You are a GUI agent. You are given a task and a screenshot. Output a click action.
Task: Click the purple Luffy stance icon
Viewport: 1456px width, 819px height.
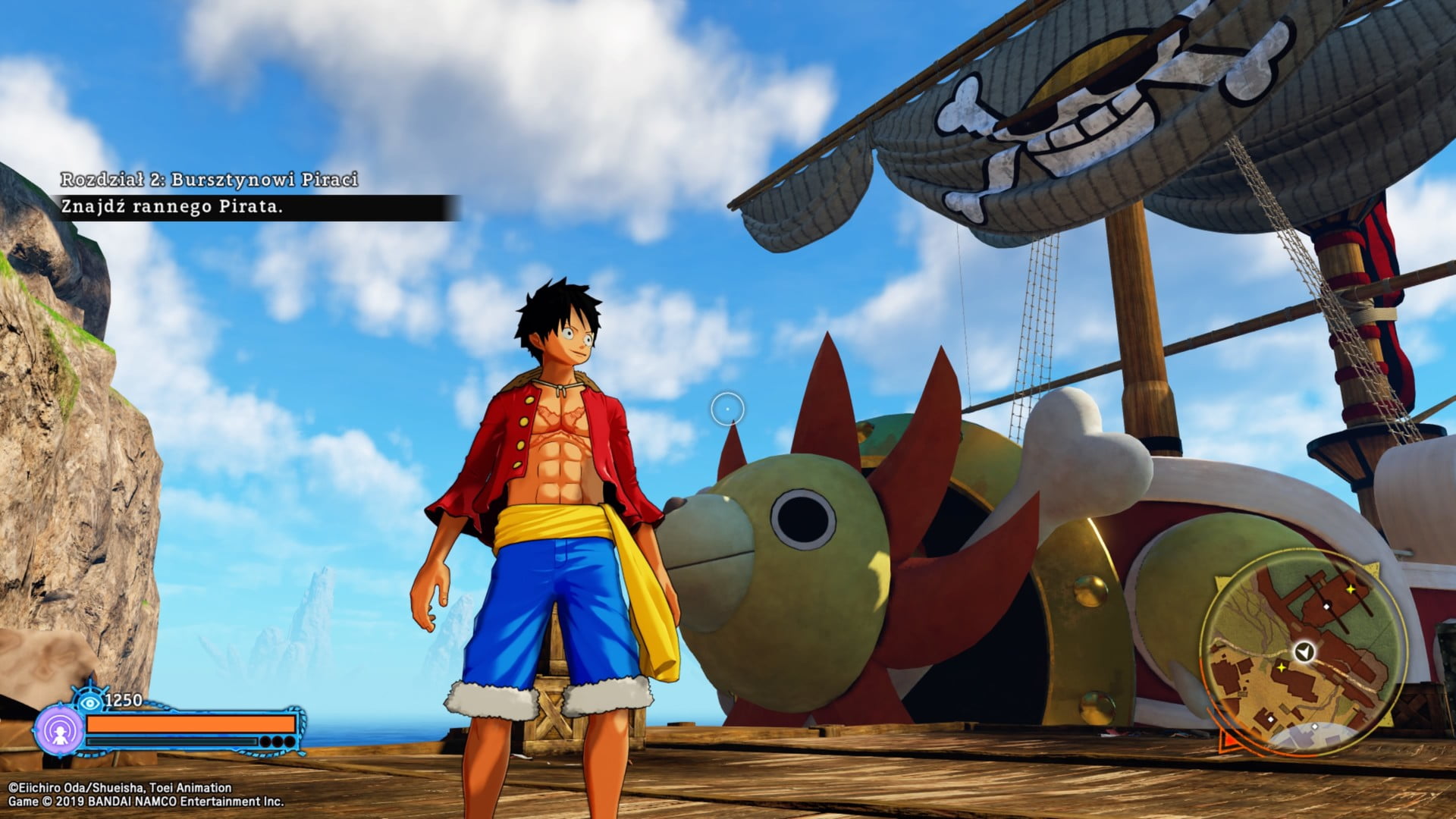tap(59, 731)
